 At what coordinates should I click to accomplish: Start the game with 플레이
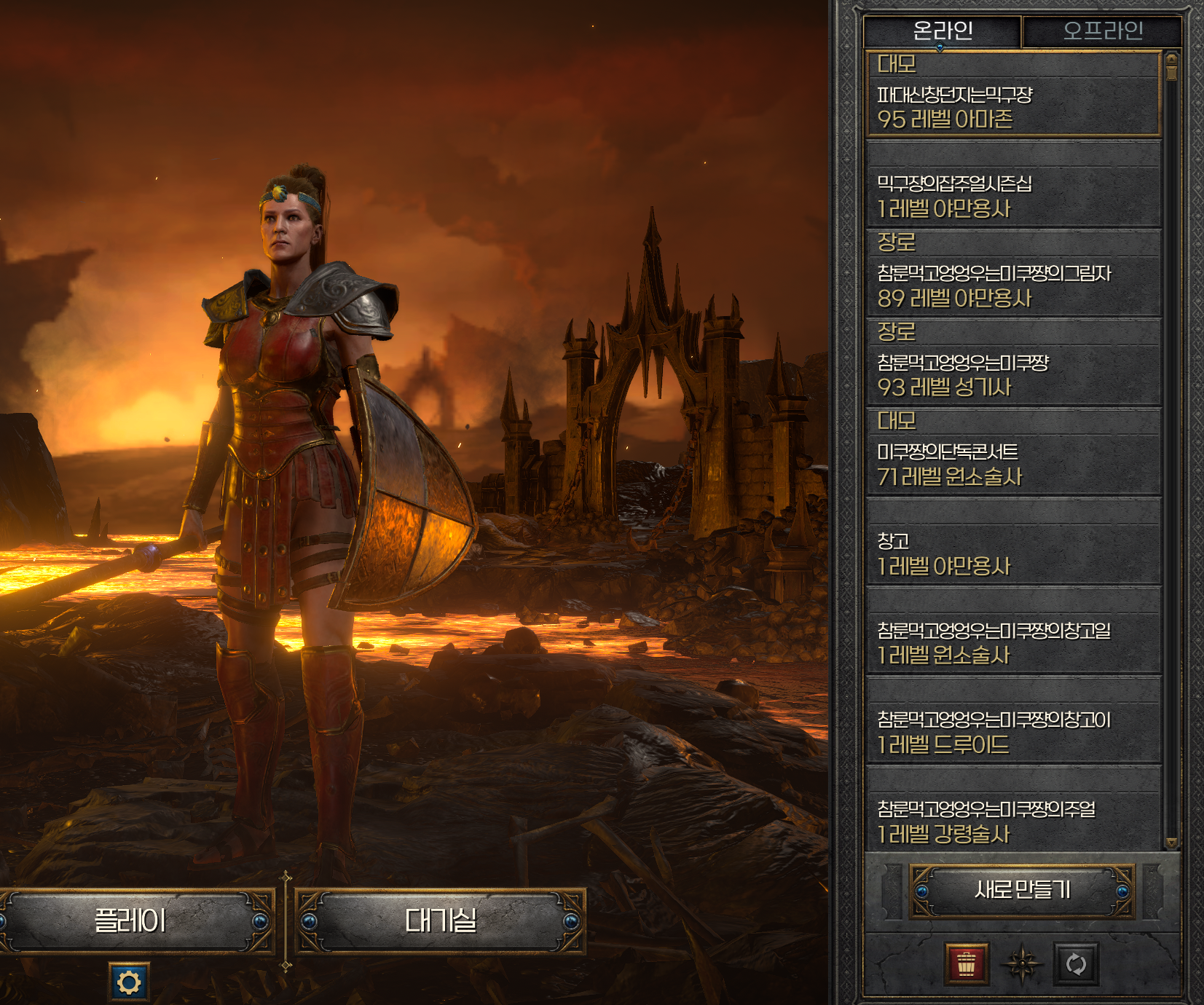[x=131, y=921]
